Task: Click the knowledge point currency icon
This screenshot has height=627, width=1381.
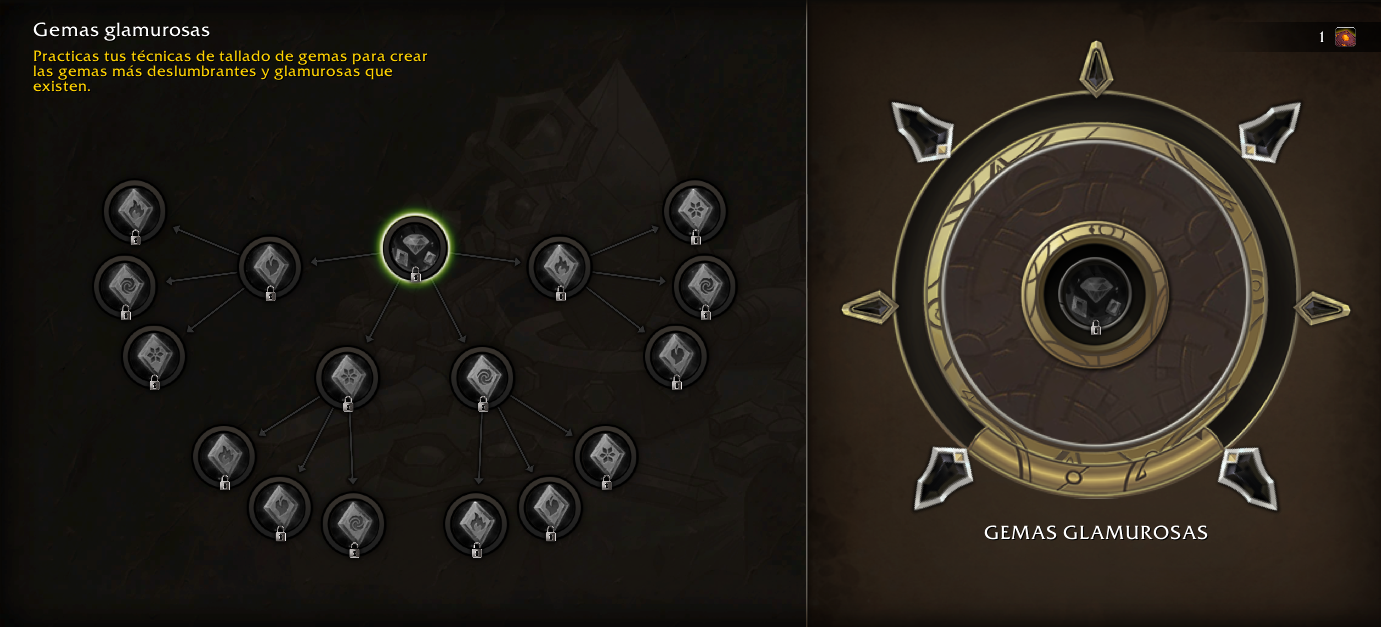Action: (x=1346, y=37)
